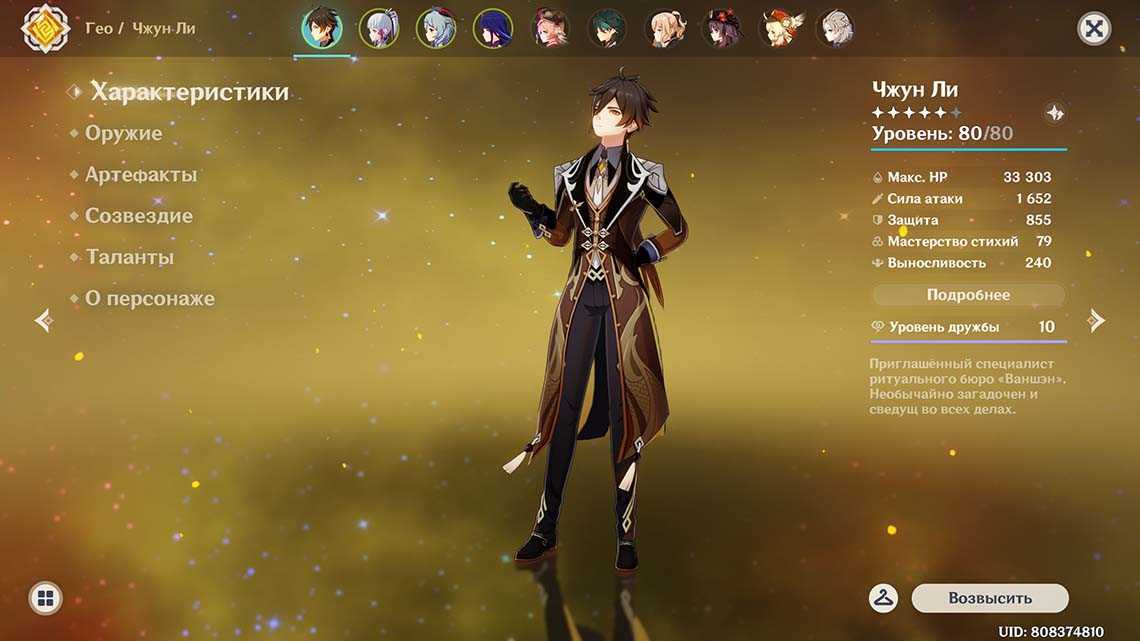
Task: Pick the Xiao teal-haired portrait
Action: point(607,28)
